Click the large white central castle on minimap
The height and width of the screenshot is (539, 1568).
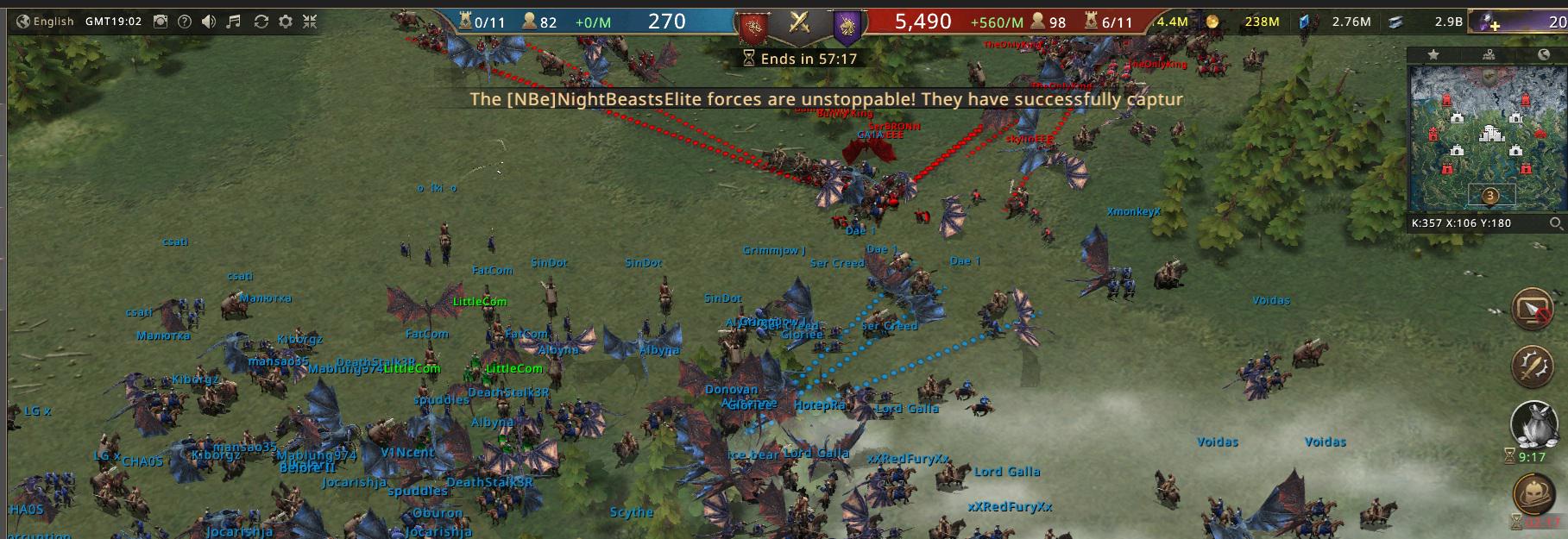coord(1490,133)
